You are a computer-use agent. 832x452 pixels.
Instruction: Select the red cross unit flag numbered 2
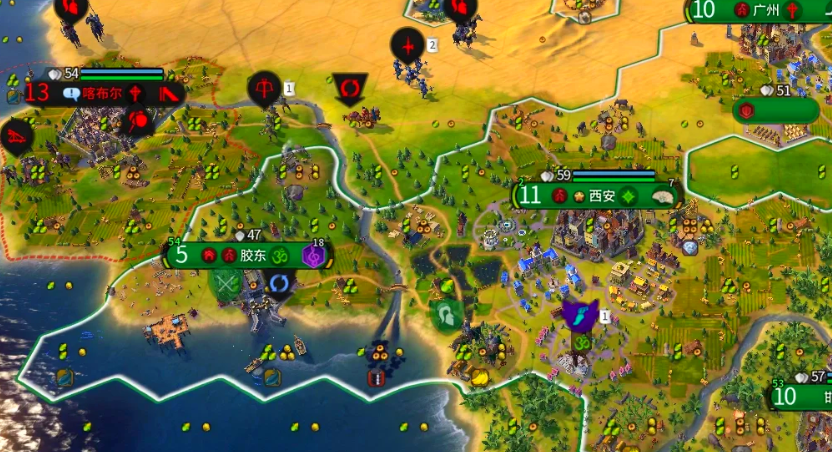point(408,45)
